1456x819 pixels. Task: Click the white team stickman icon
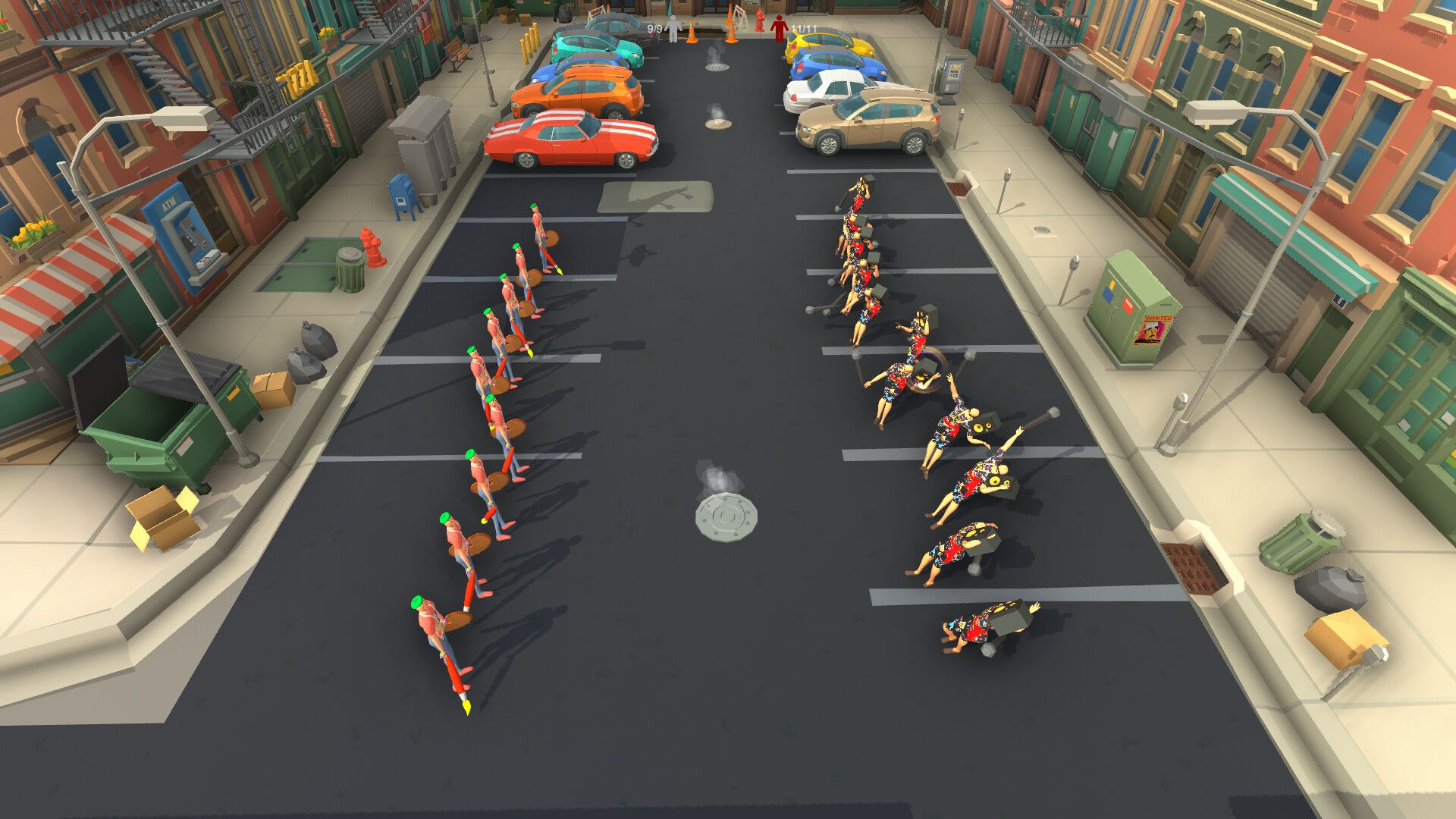coord(673,29)
